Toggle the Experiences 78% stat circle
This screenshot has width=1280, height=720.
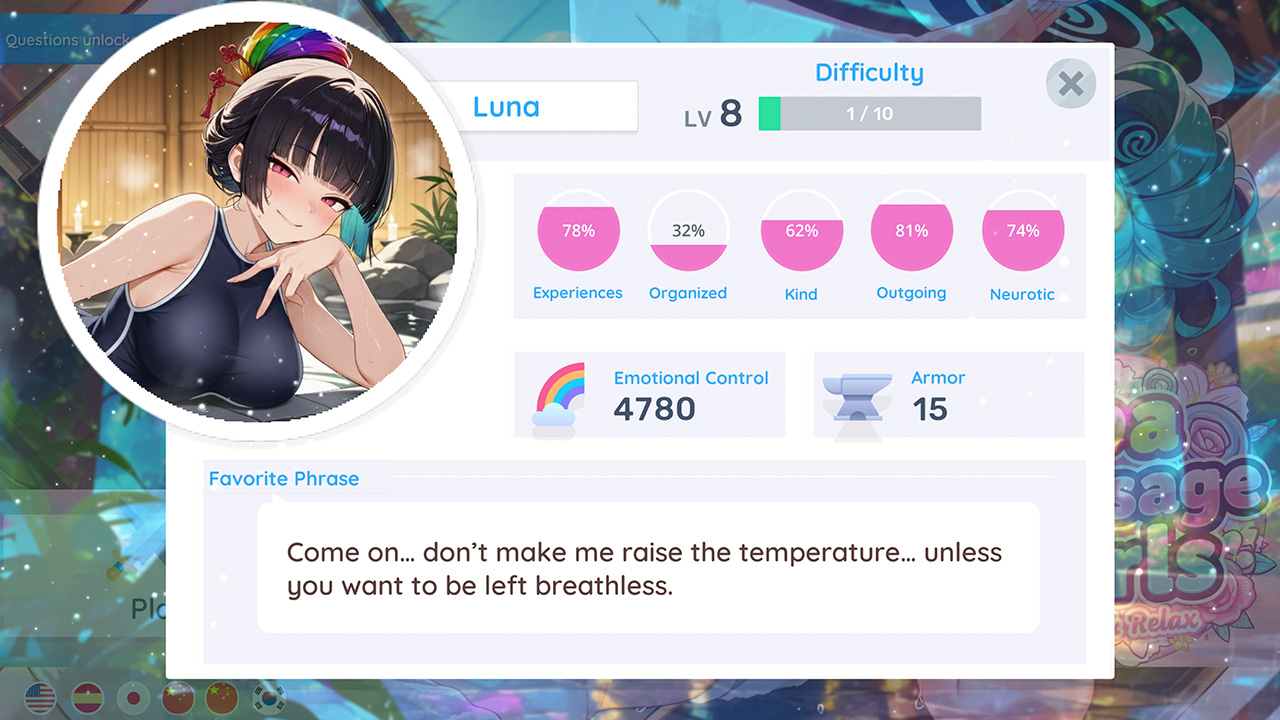click(x=578, y=232)
